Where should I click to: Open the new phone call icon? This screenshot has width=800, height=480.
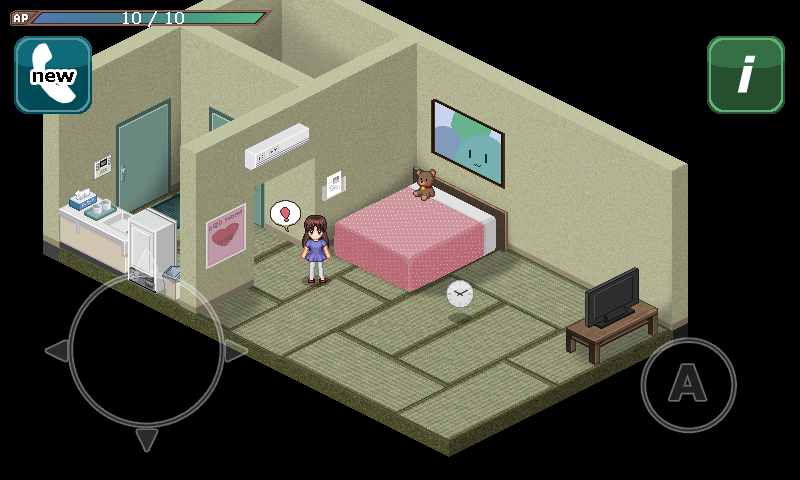click(53, 75)
